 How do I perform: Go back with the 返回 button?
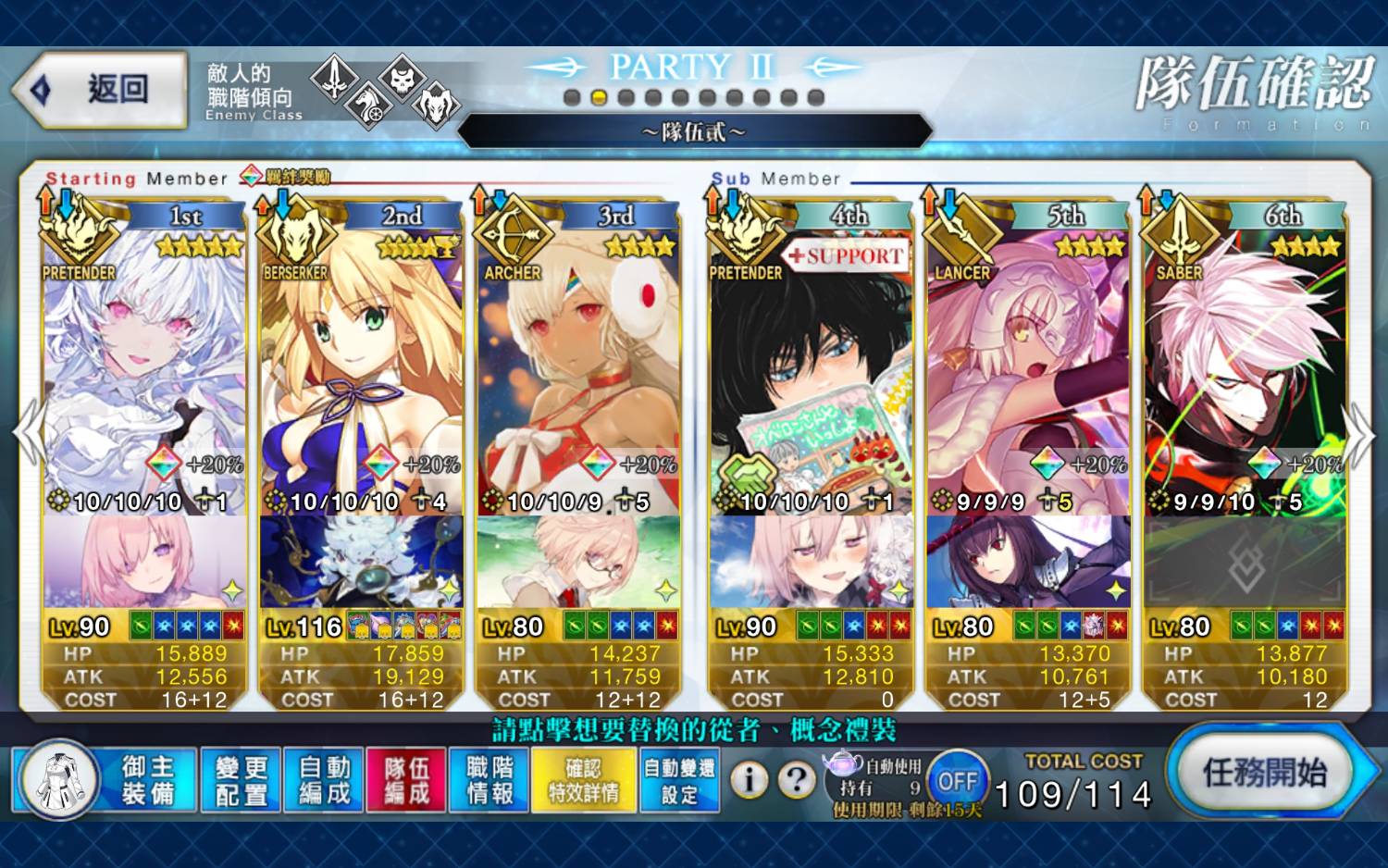coord(102,90)
